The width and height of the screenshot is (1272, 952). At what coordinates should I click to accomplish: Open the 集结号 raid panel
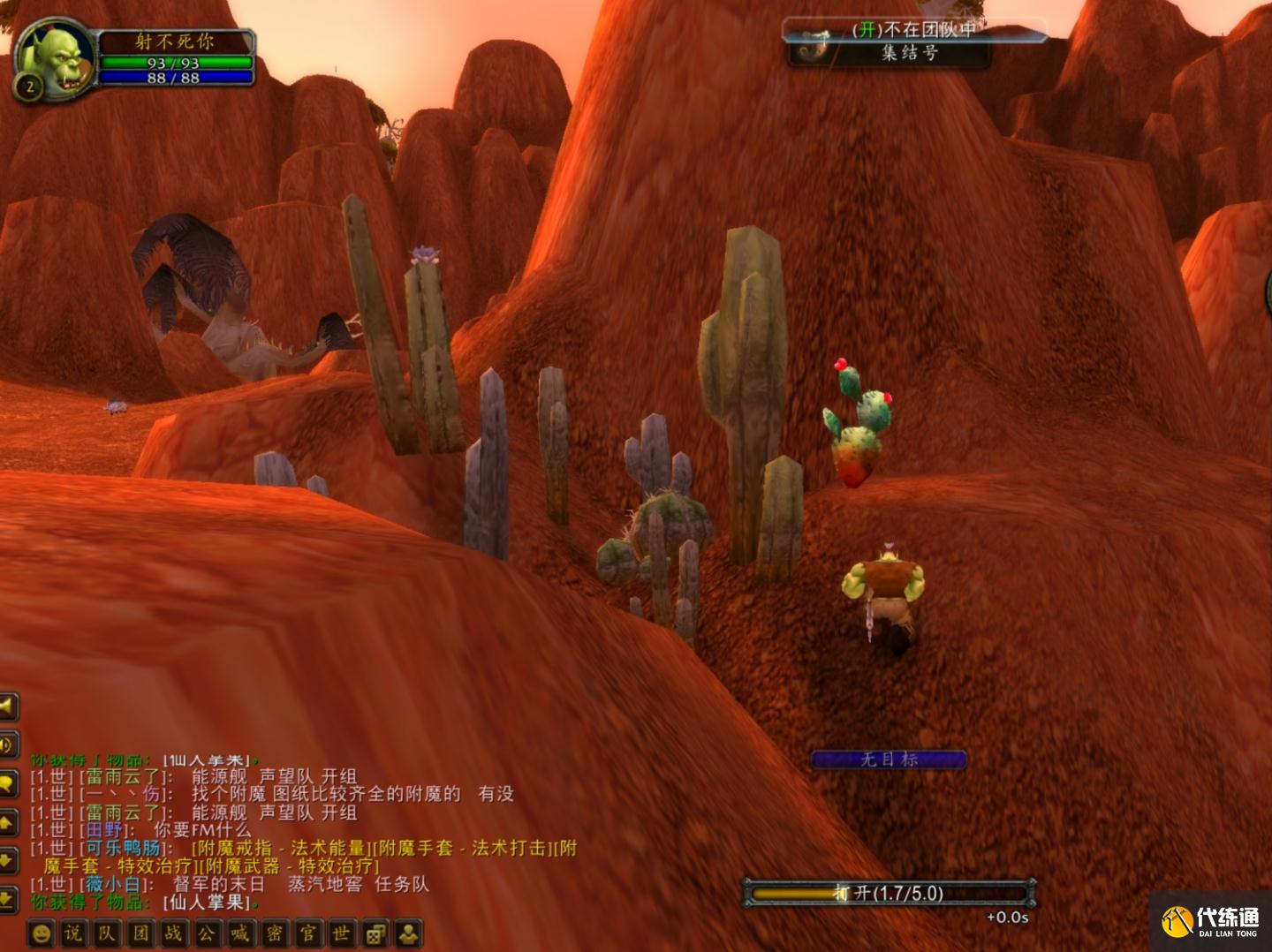point(908,52)
